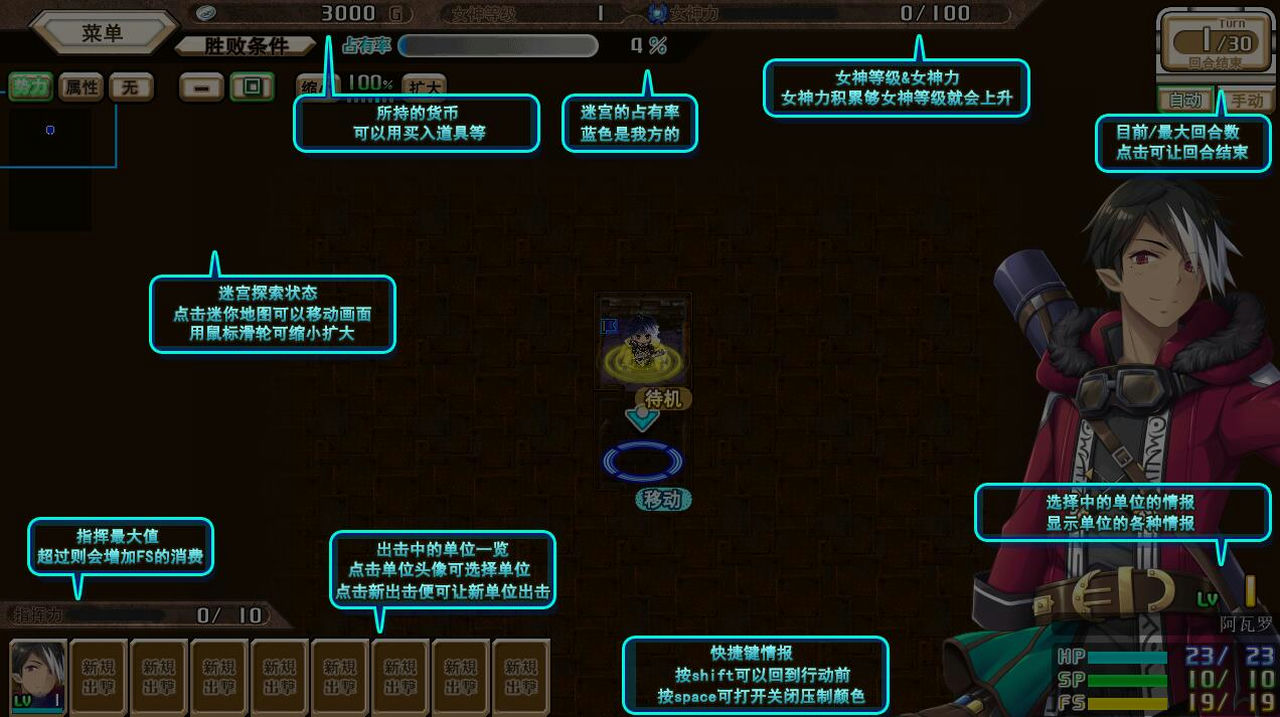Screen dimensions: 1280x717
Task: Switch minimap filter to 势力
Action: click(x=31, y=87)
